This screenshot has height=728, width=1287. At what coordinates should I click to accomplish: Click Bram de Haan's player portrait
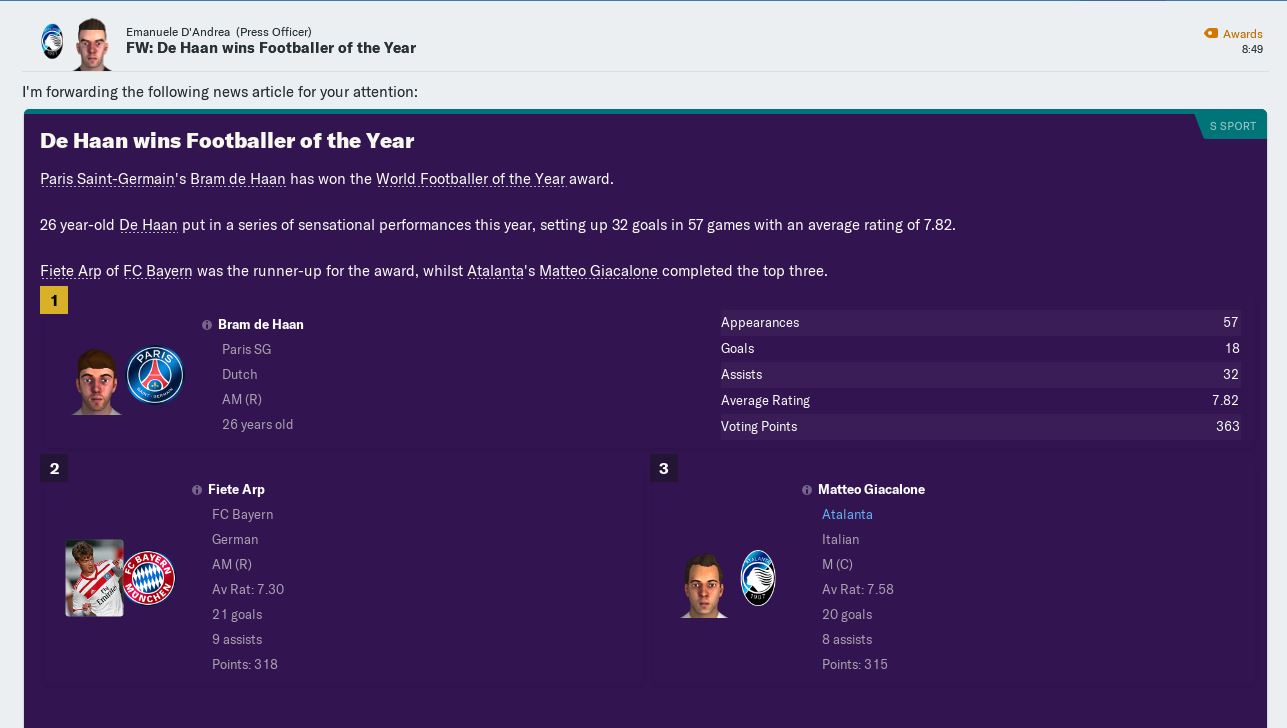click(x=96, y=381)
